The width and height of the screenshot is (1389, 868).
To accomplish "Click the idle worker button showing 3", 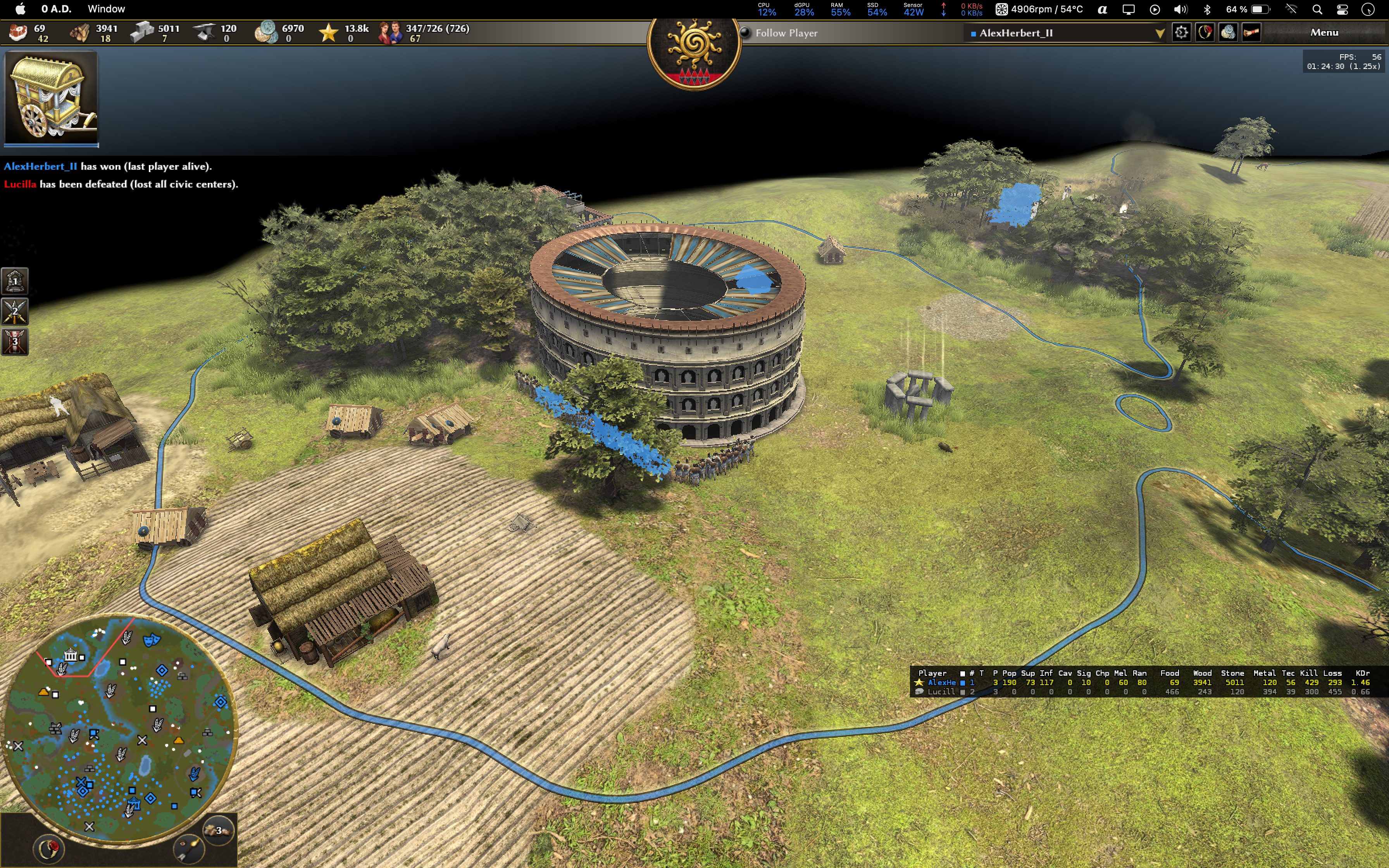I will tap(218, 830).
